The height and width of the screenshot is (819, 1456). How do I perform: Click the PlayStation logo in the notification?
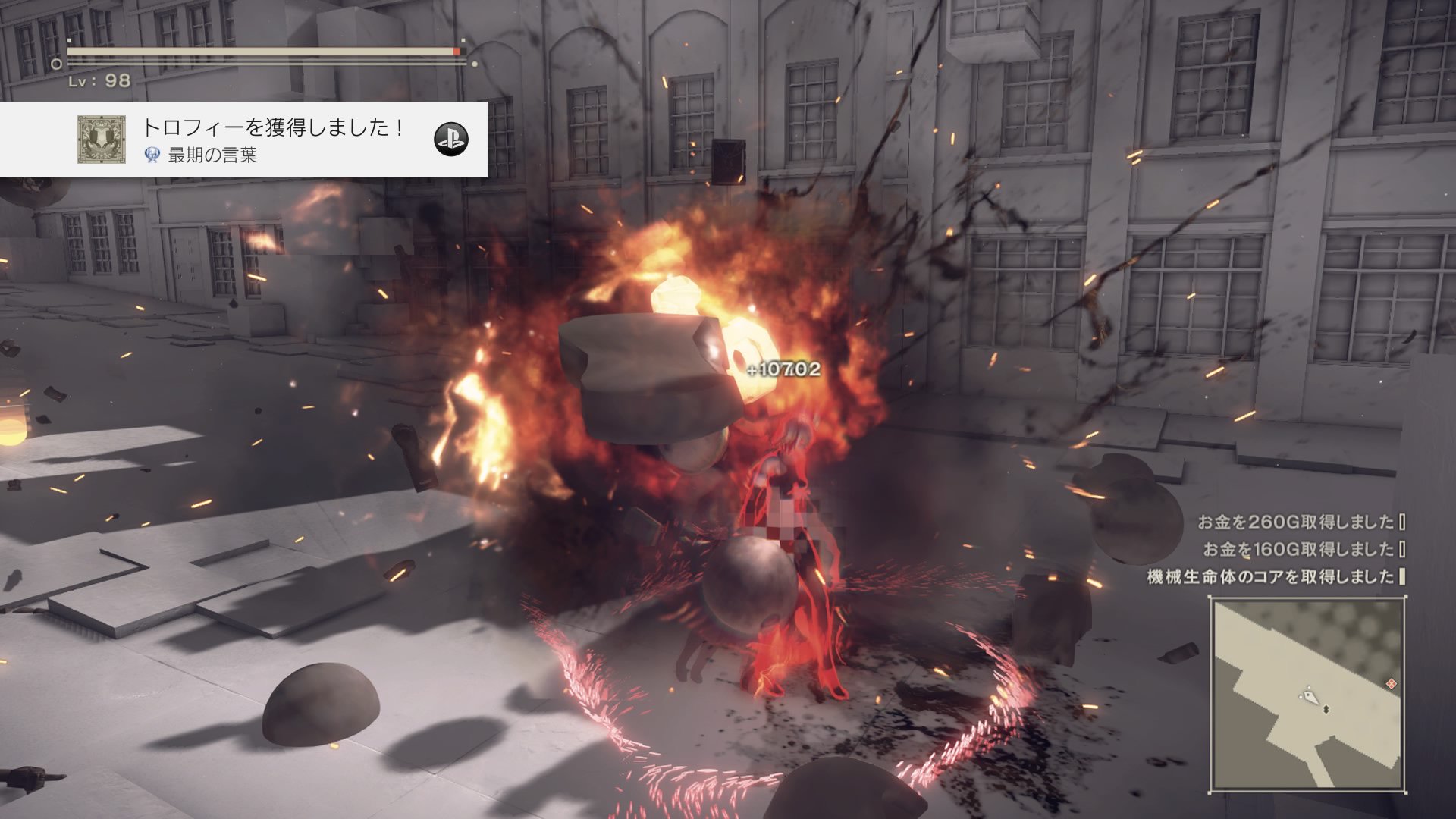tap(453, 139)
